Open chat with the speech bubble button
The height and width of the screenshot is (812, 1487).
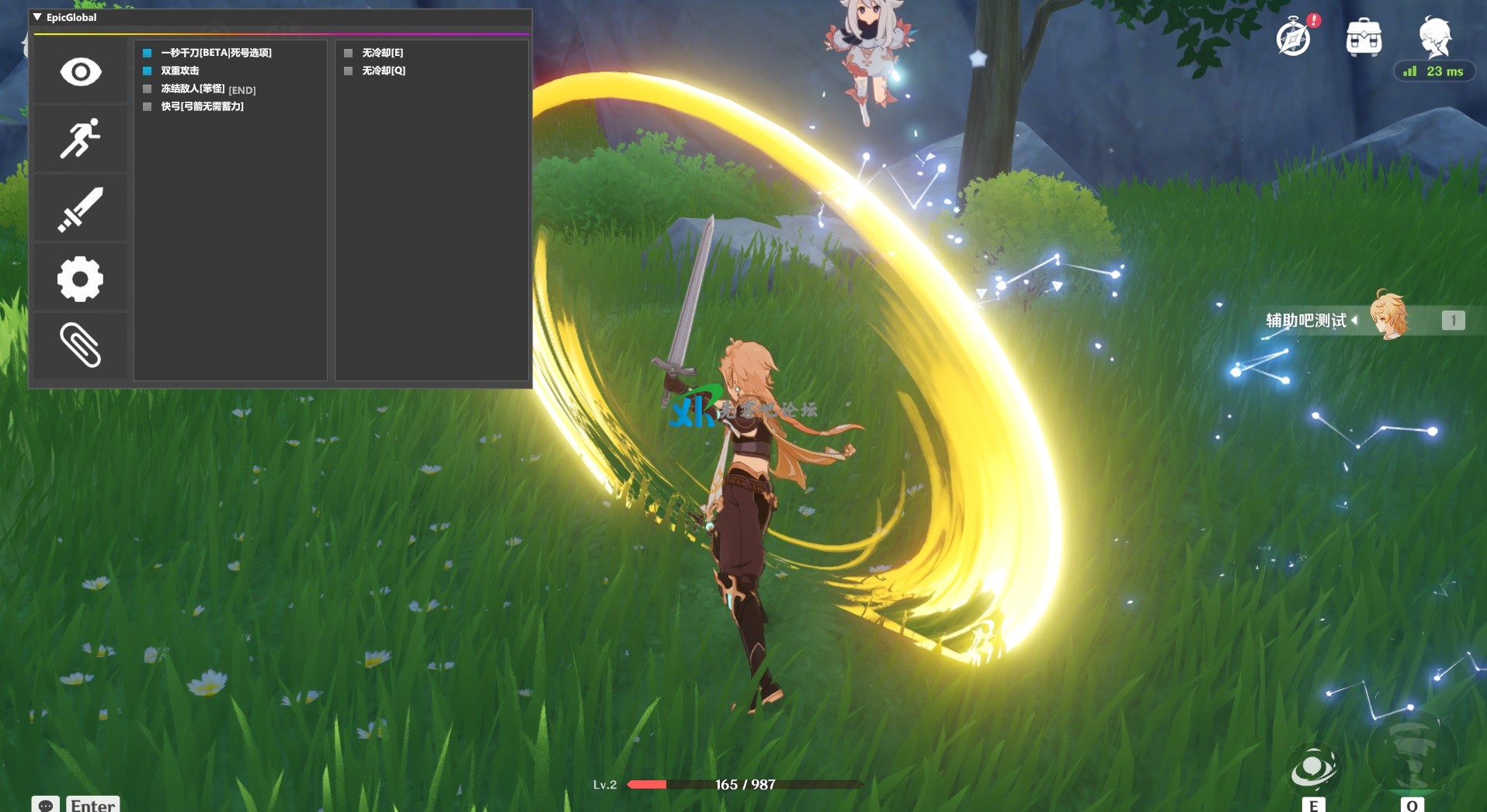45,805
